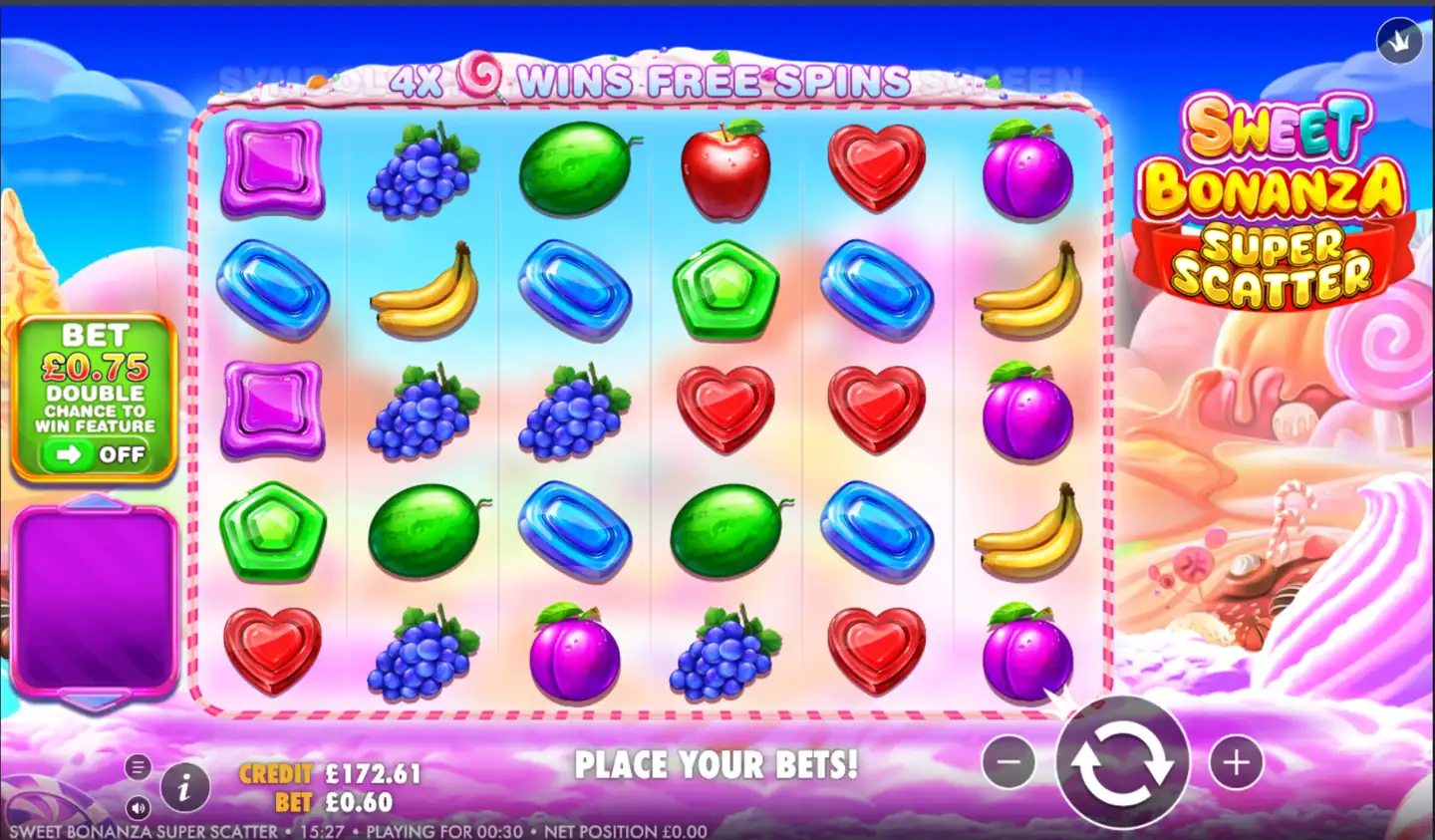Click the plus icon to increase bet
The image size is (1435, 840).
tap(1236, 761)
